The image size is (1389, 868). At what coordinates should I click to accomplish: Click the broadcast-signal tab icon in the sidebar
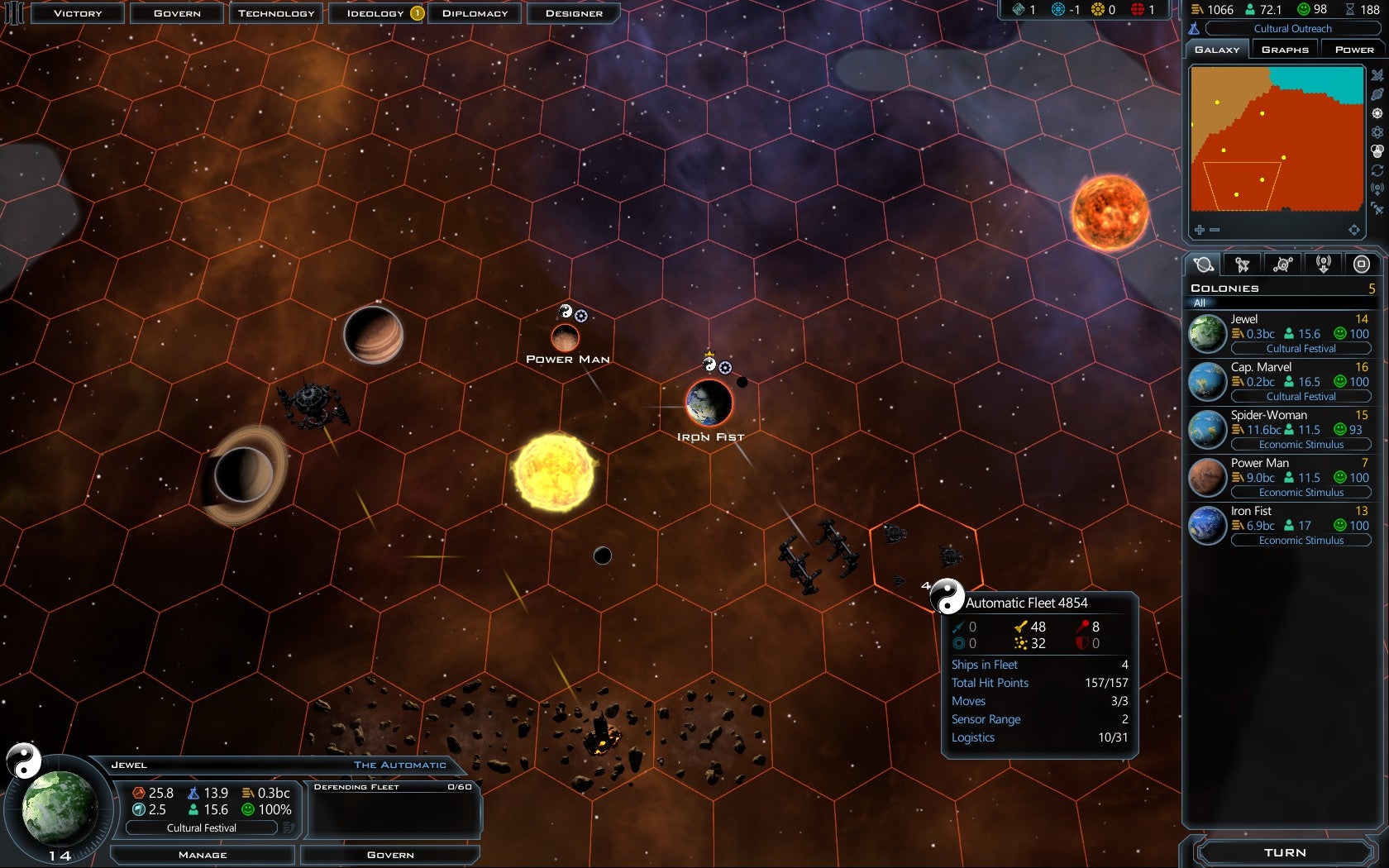(1324, 264)
